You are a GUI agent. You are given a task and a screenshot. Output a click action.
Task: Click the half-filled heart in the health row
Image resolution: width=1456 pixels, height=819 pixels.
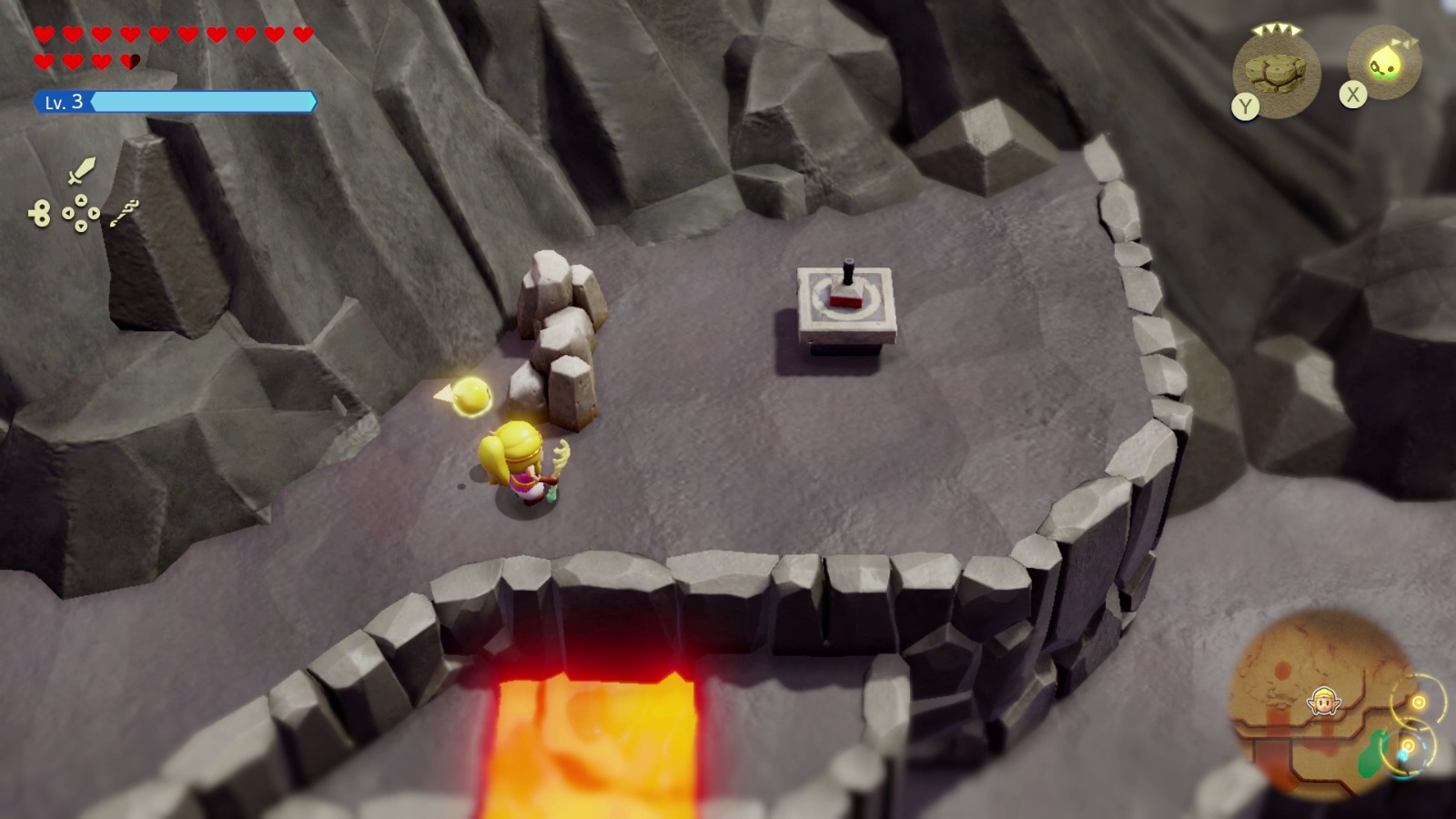click(x=131, y=61)
